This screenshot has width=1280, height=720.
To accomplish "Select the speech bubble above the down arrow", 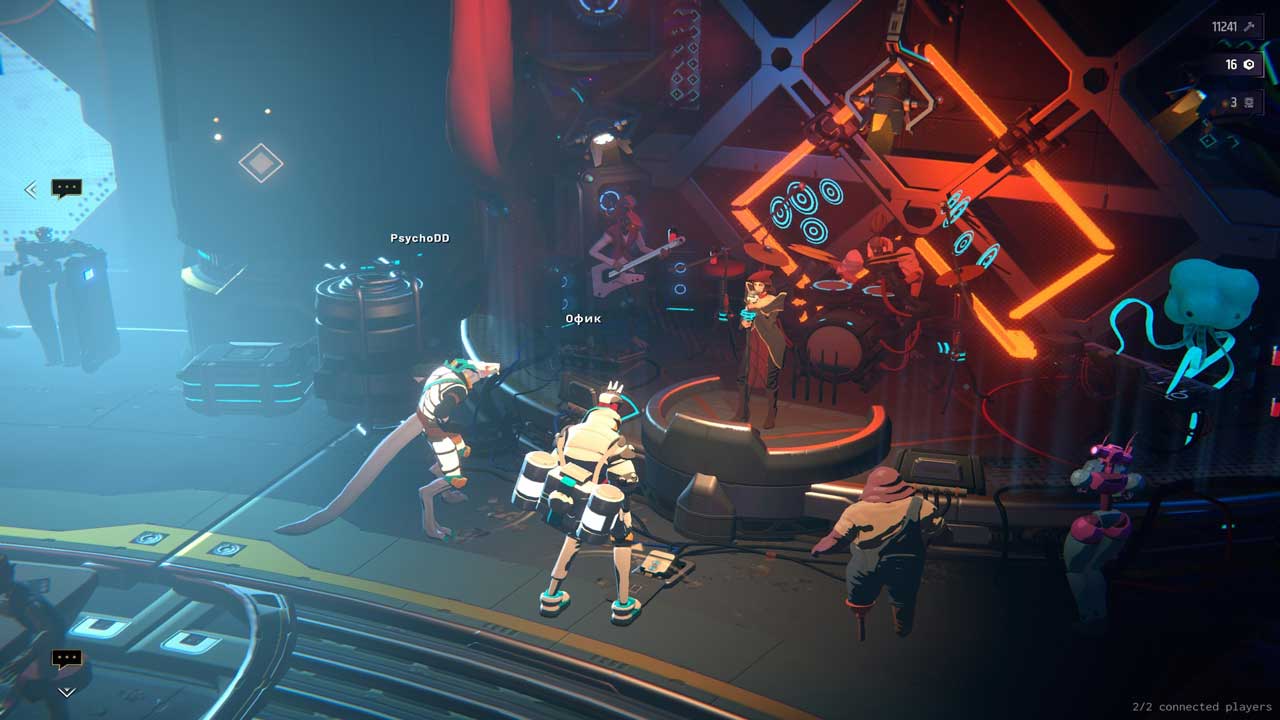I will (66, 659).
